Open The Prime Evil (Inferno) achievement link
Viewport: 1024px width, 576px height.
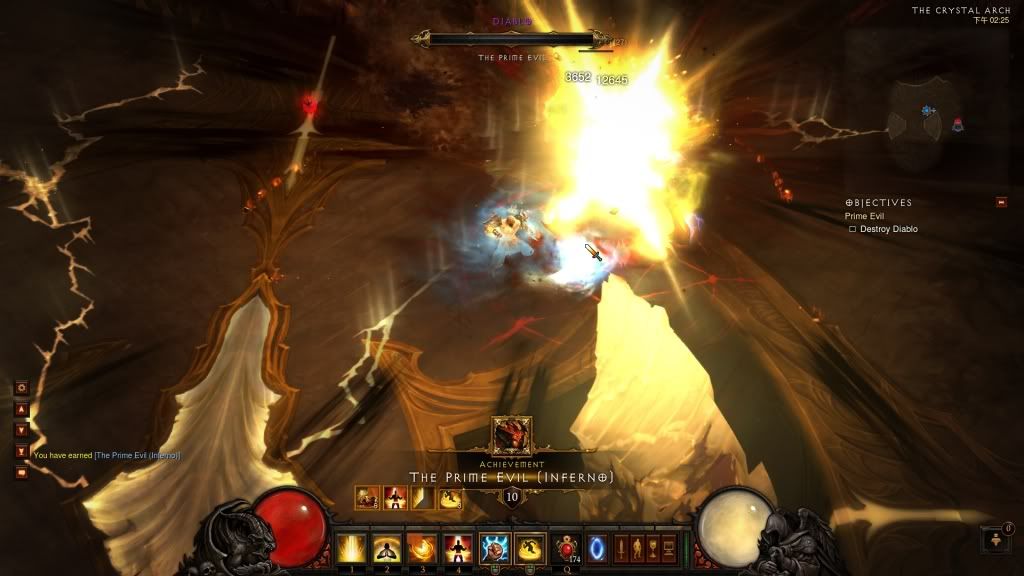(x=137, y=456)
